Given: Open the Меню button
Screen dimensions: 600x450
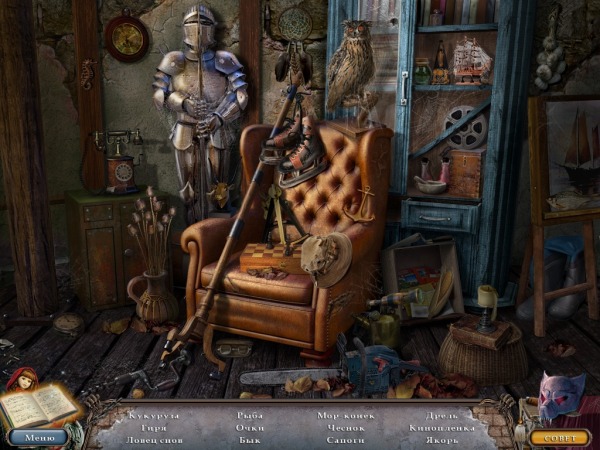Looking at the screenshot, I should click(39, 437).
